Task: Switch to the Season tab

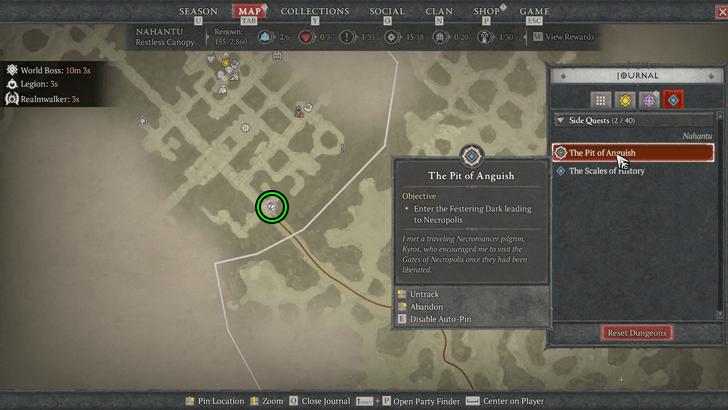Action: (197, 11)
